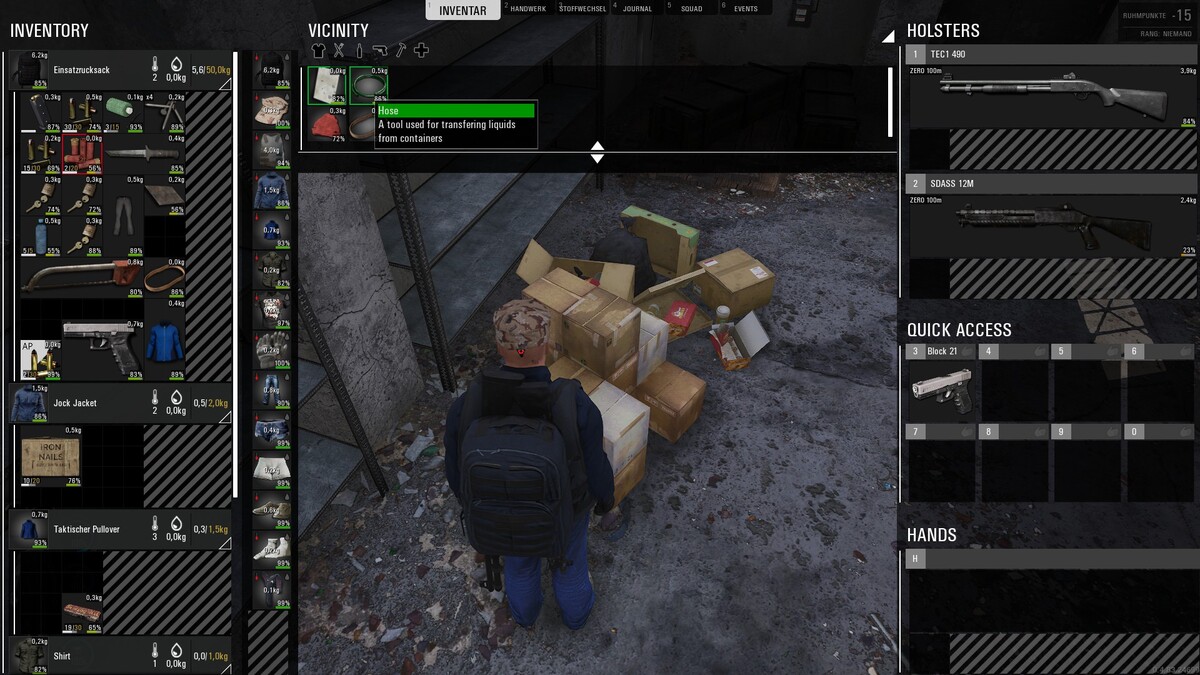
Task: Show the Journal tab
Action: 636,9
